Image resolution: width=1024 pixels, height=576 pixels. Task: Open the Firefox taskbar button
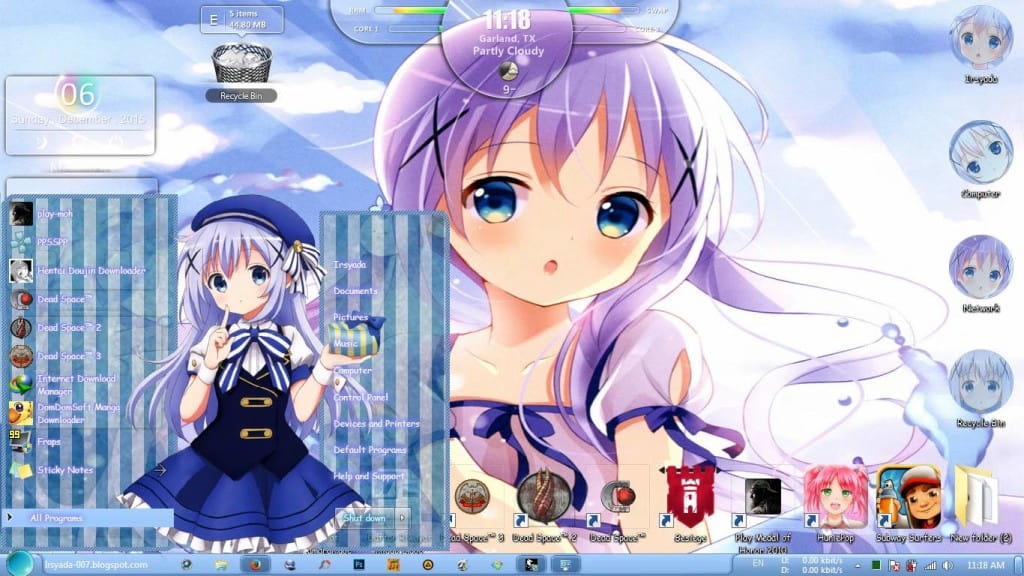tap(254, 565)
